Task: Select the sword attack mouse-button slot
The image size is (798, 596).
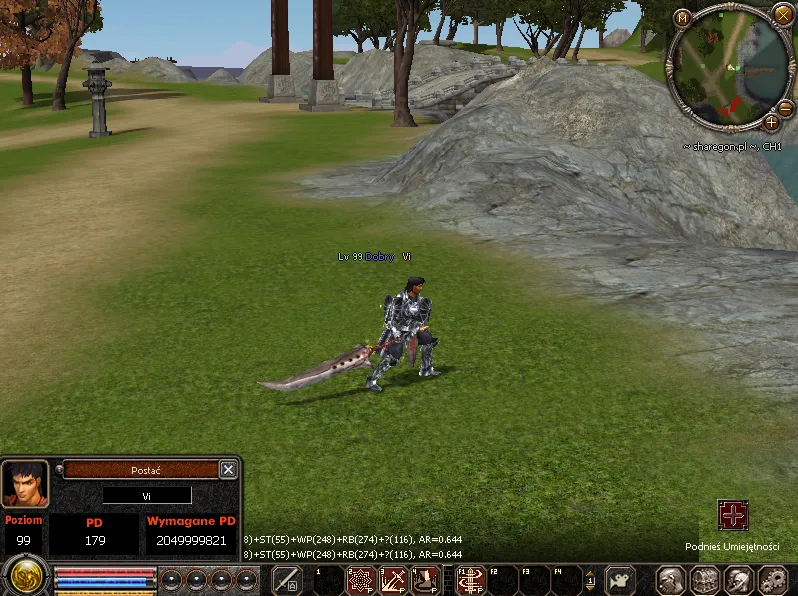Action: (287, 580)
